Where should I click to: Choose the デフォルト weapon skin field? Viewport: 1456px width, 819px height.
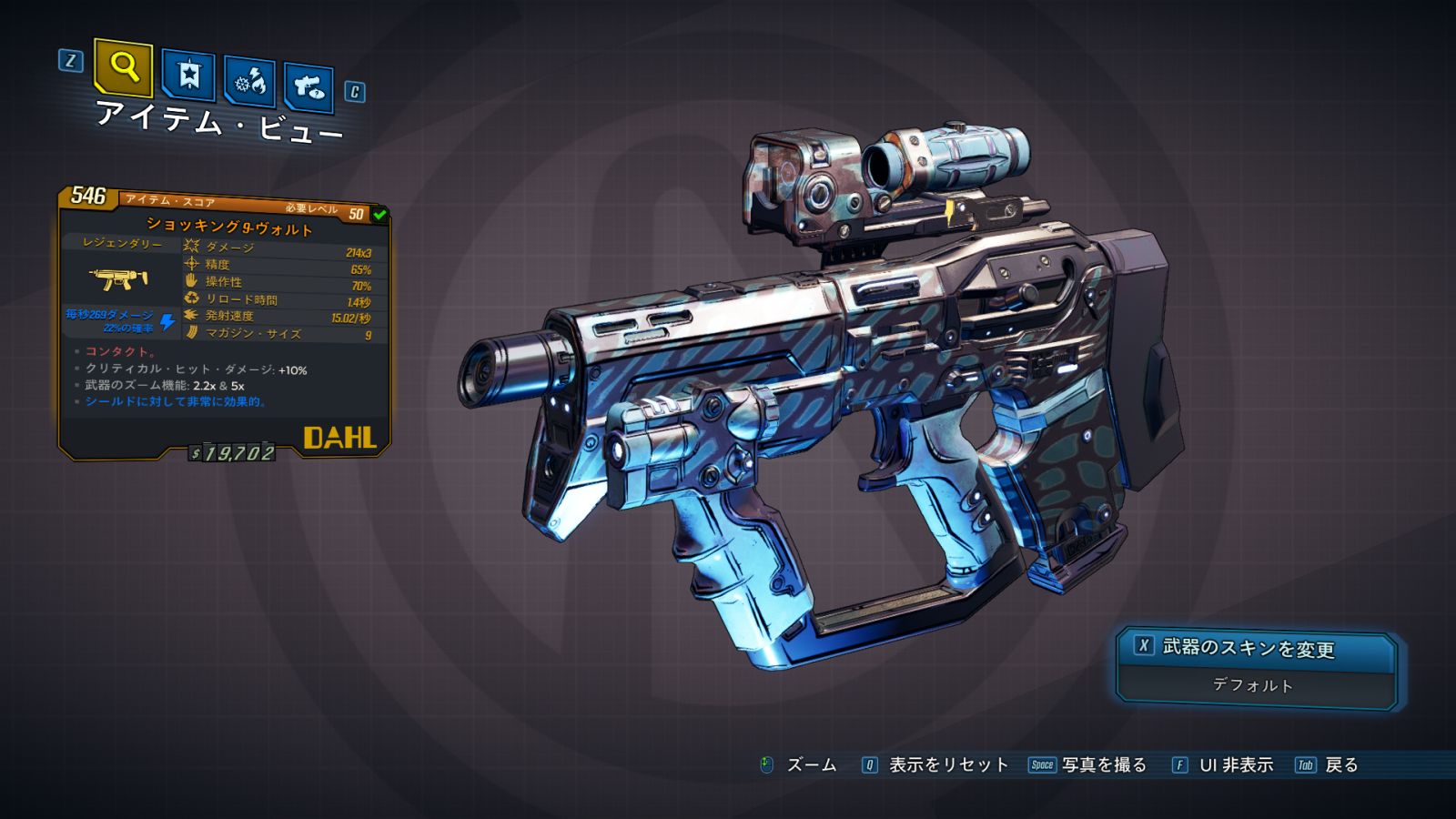pos(1253,685)
